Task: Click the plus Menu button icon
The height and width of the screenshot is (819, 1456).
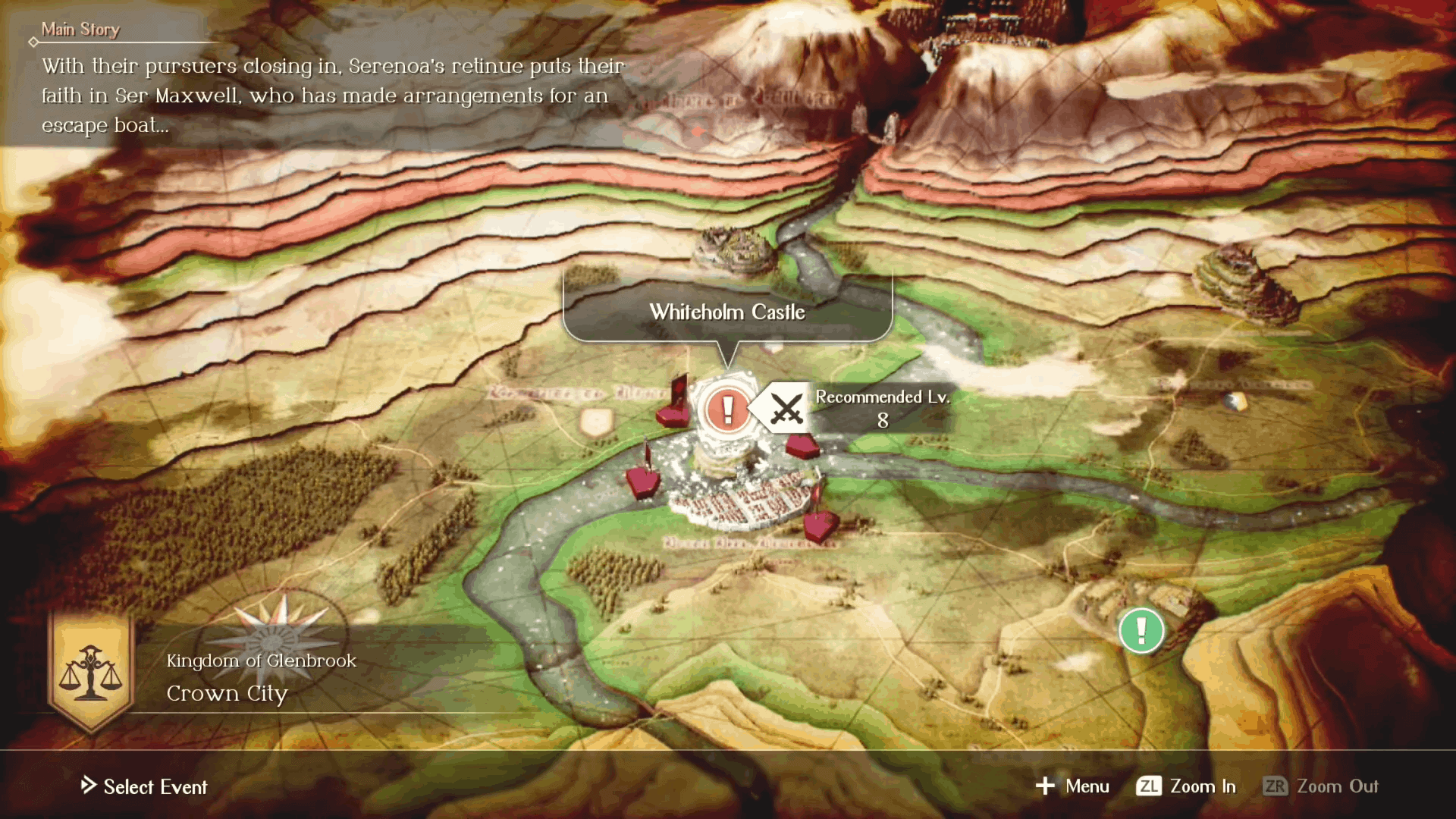Action: click(x=1045, y=786)
